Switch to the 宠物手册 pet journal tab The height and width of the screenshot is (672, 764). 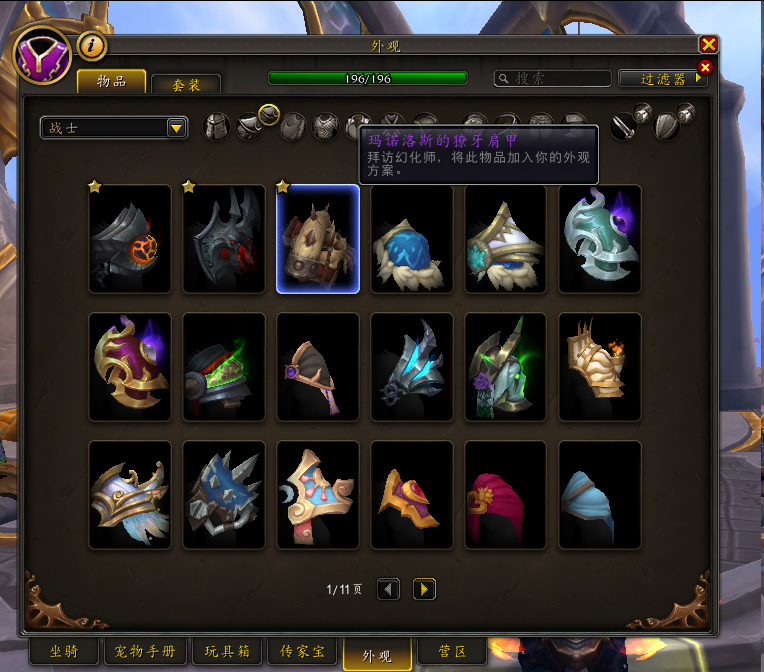pyautogui.click(x=145, y=652)
